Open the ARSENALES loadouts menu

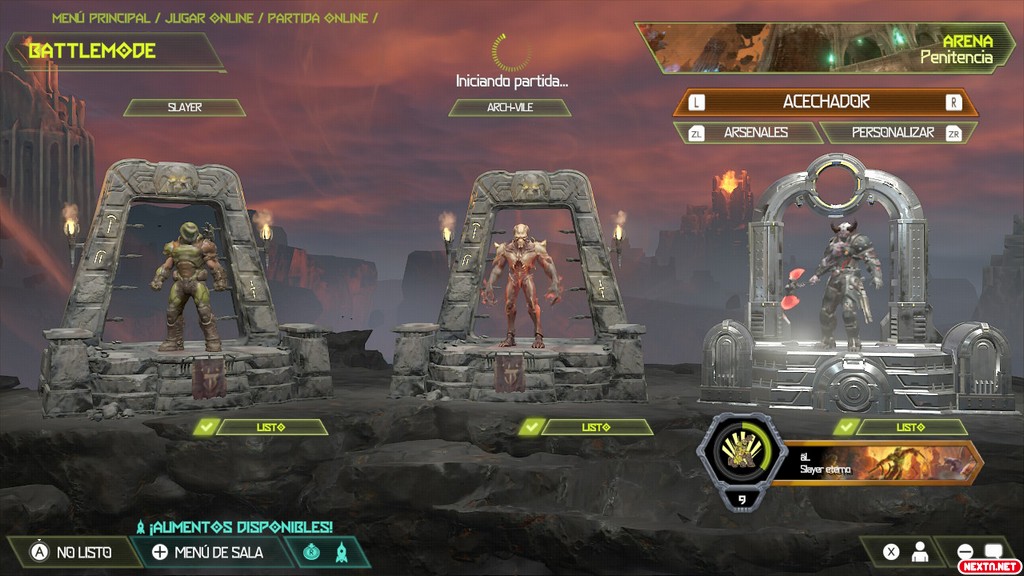click(x=745, y=132)
